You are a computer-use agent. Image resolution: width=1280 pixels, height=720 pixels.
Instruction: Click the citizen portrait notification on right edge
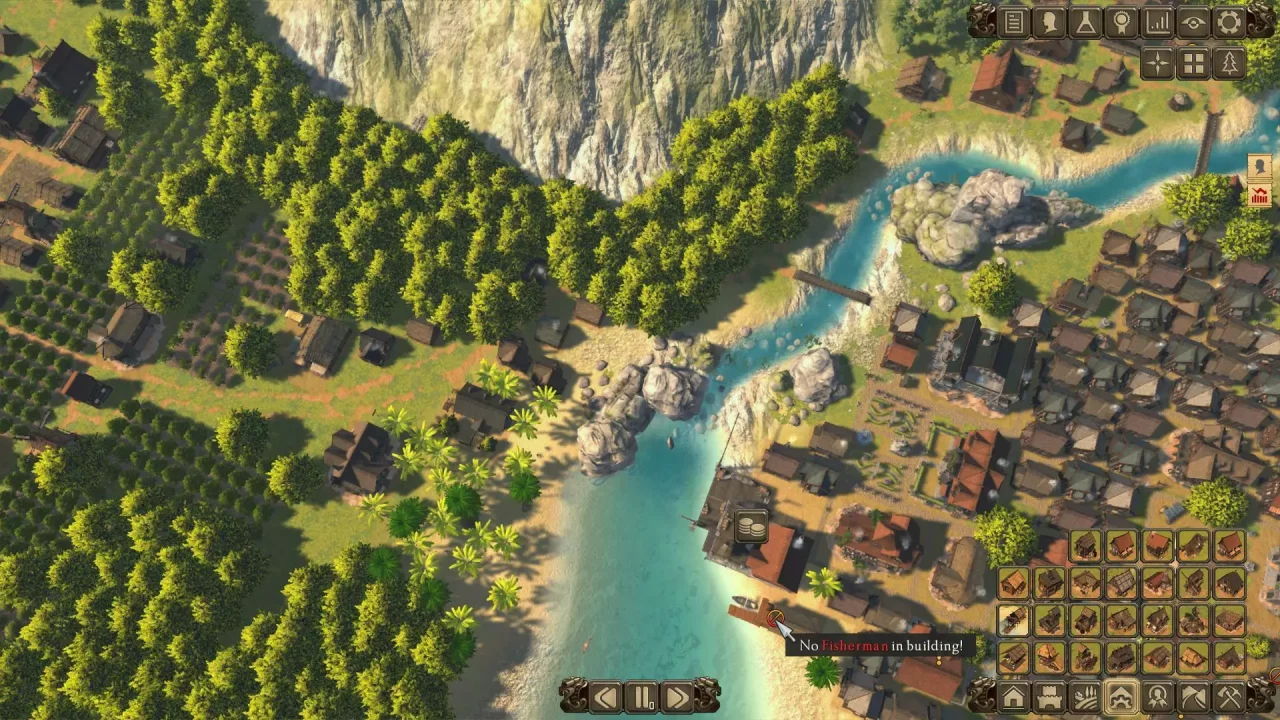(x=1258, y=166)
